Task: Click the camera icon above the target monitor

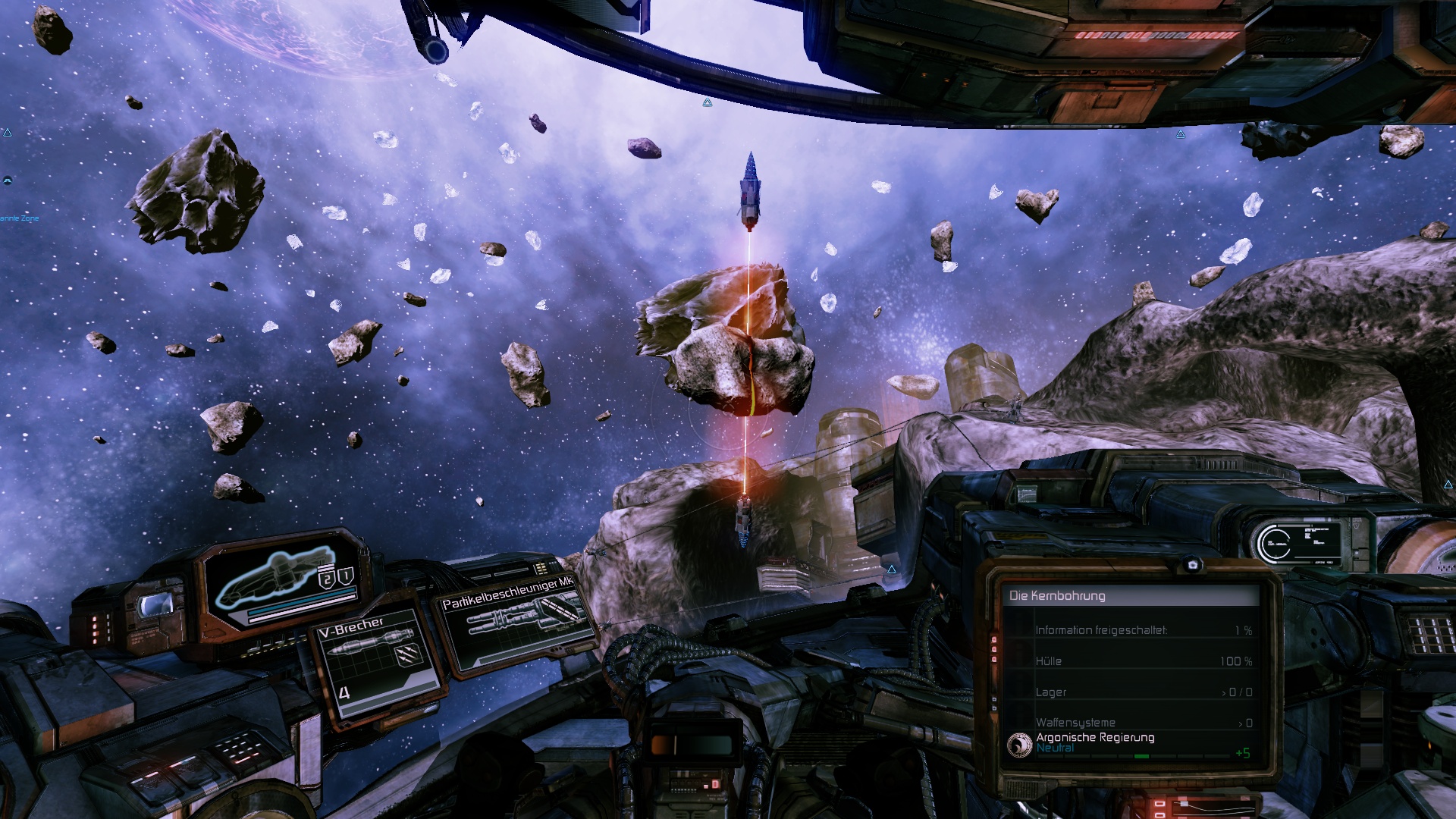Action: point(1192,565)
